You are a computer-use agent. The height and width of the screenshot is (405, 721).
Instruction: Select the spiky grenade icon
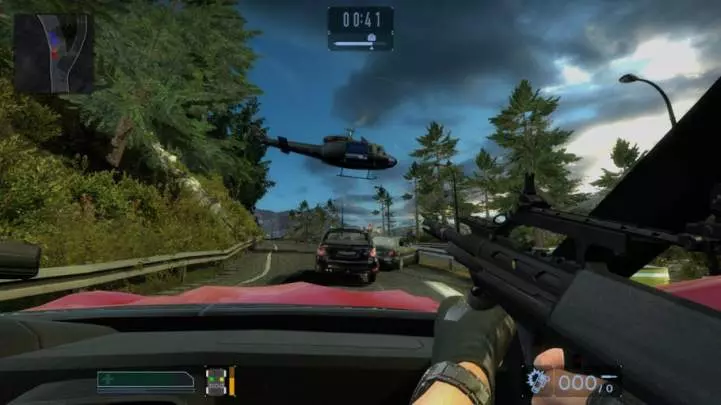[x=538, y=380]
